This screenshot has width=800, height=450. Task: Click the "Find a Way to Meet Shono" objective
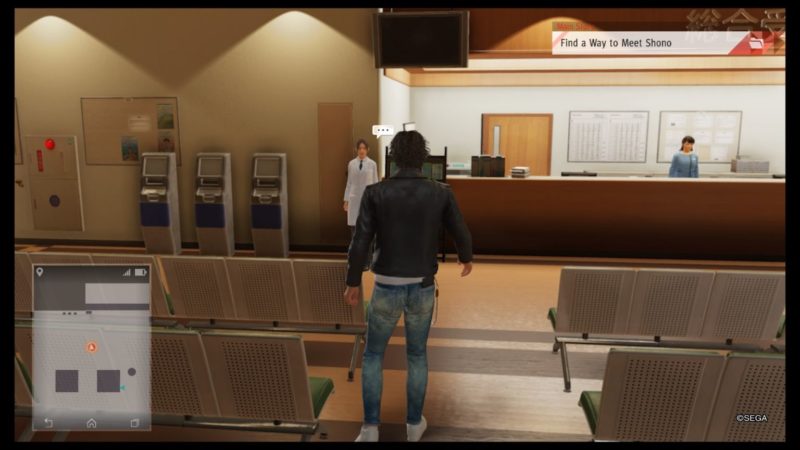click(638, 42)
